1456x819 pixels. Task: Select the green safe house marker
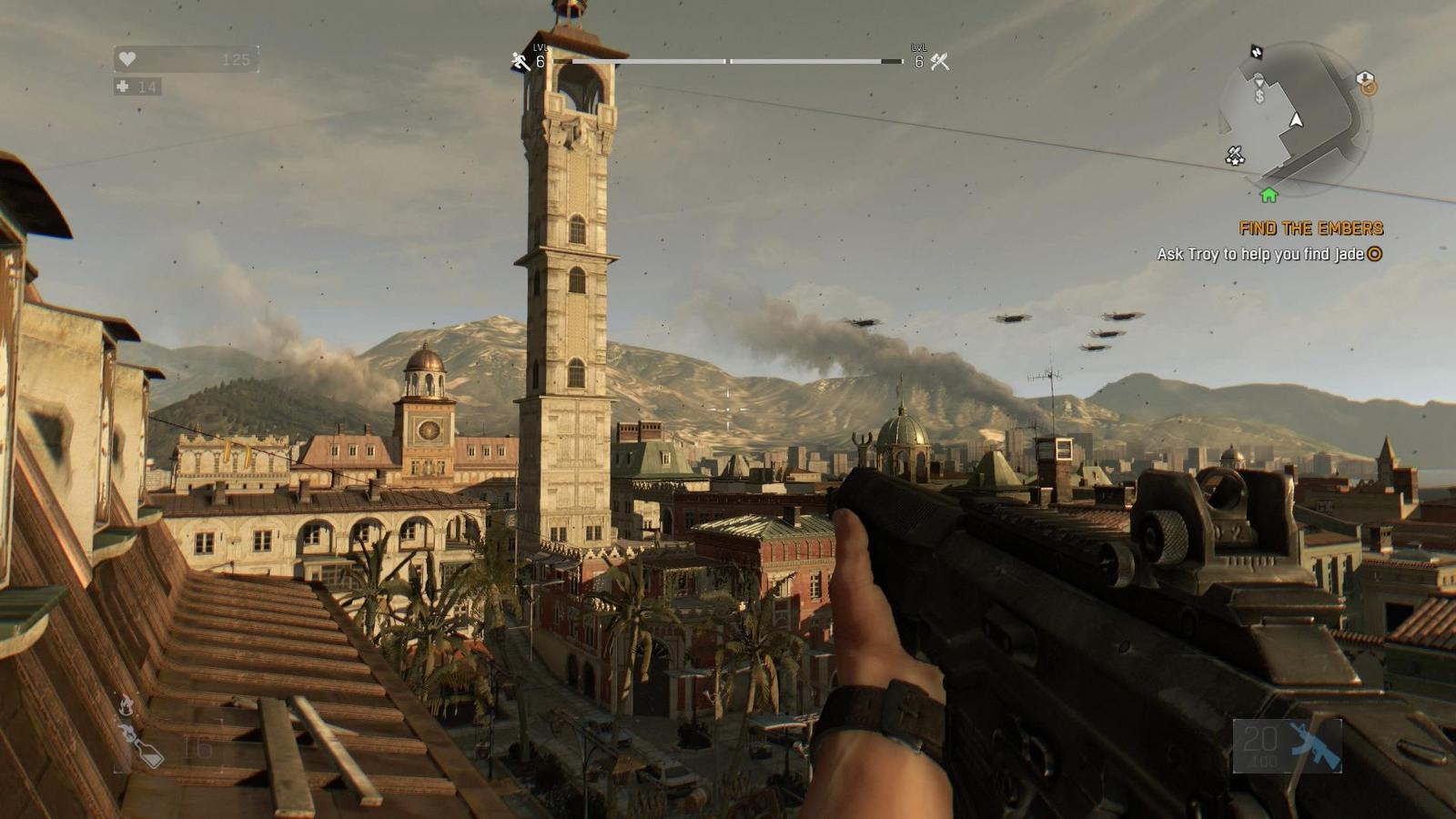tap(1269, 195)
